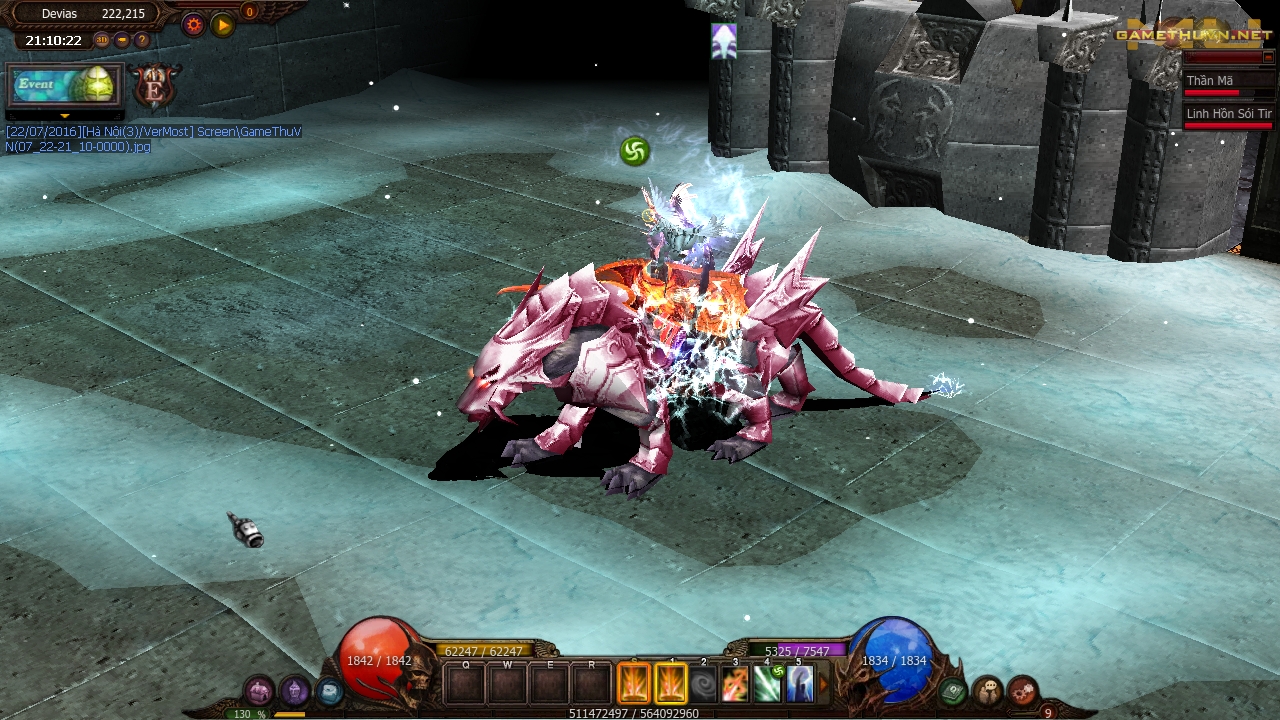Click the empty Q skill slot
This screenshot has height=720, width=1280.
pyautogui.click(x=465, y=683)
